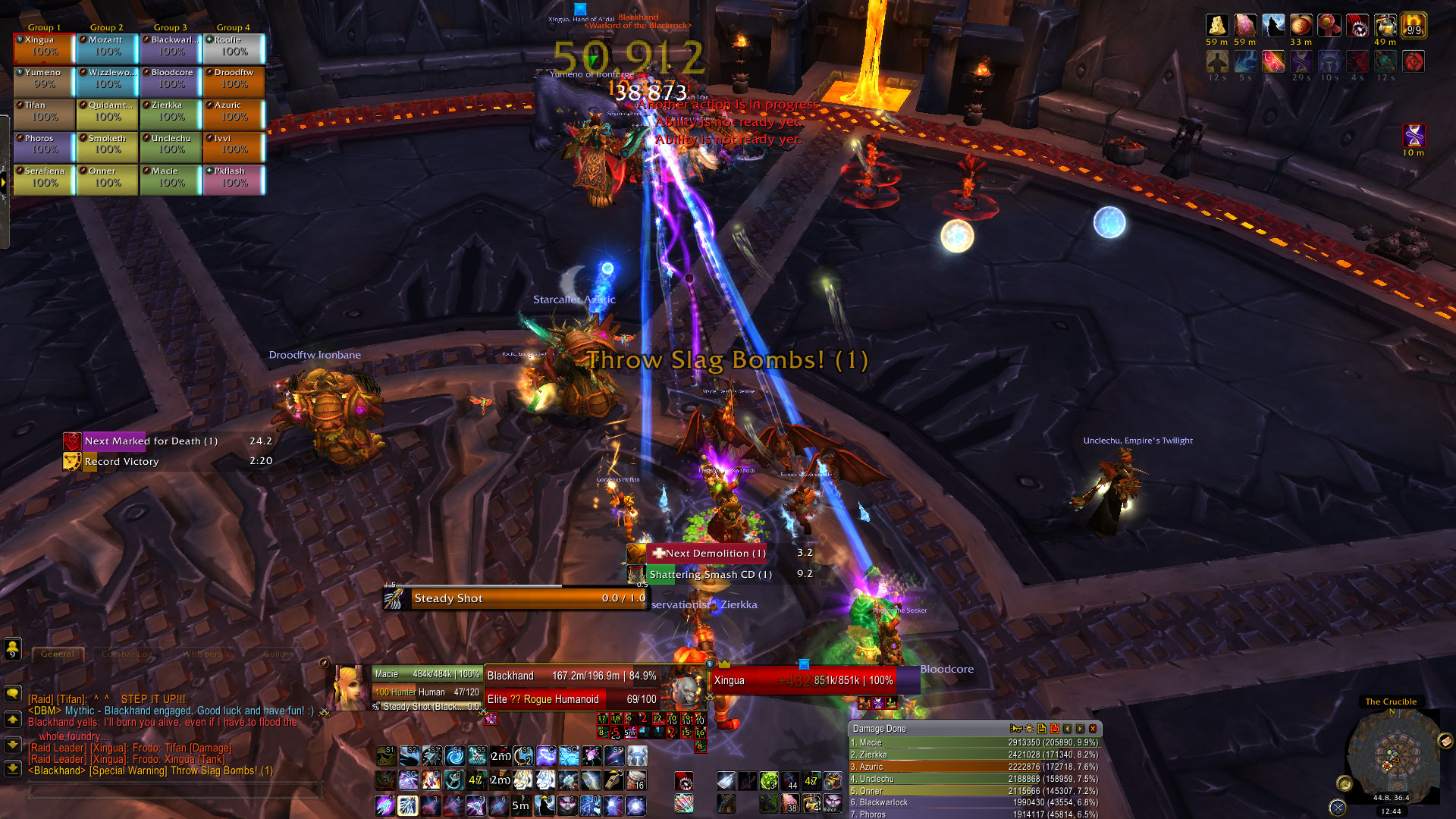Select Xingua in the raid frames
Screen dimensions: 1456x819
(44, 48)
